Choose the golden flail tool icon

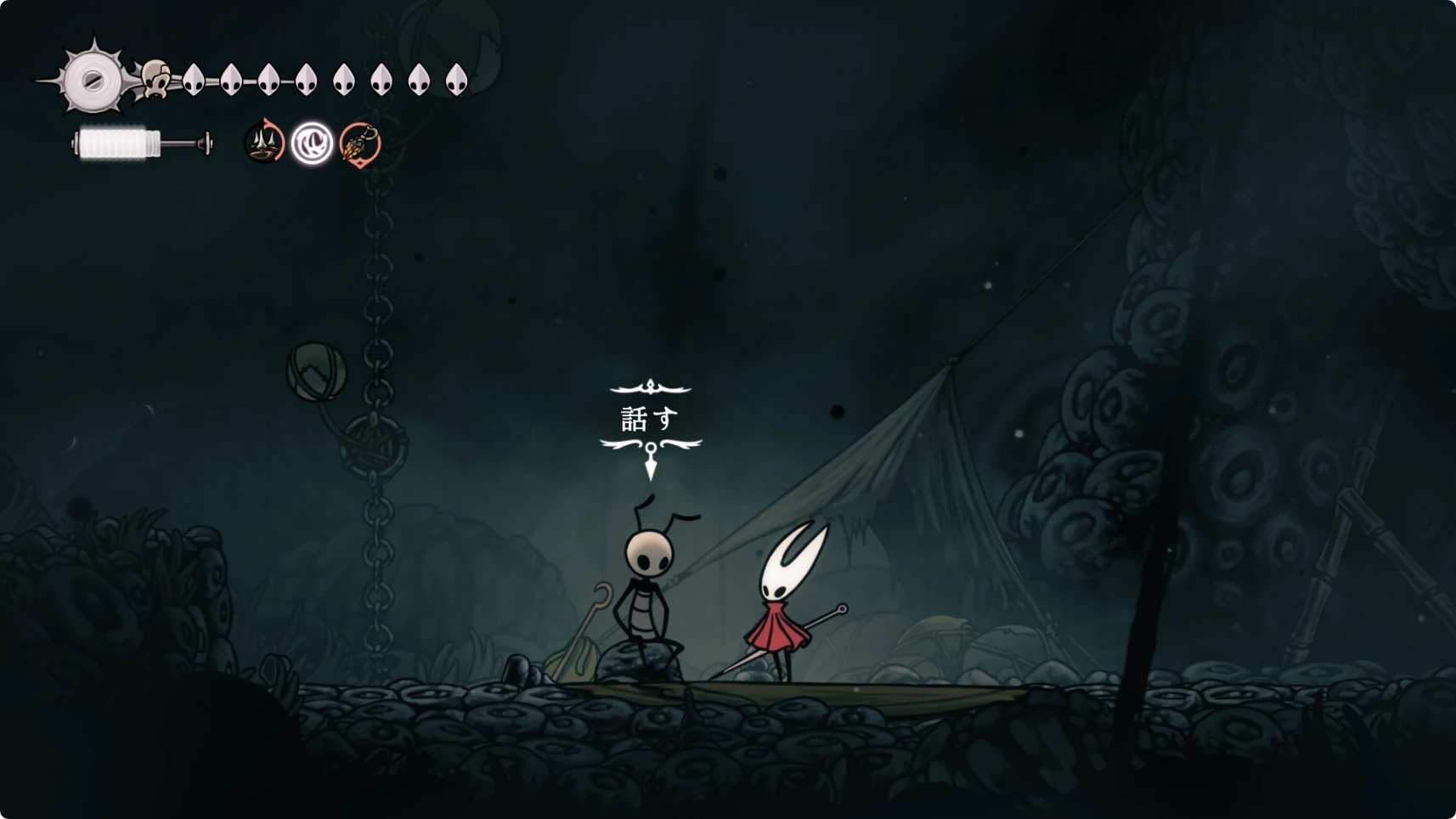pyautogui.click(x=360, y=143)
